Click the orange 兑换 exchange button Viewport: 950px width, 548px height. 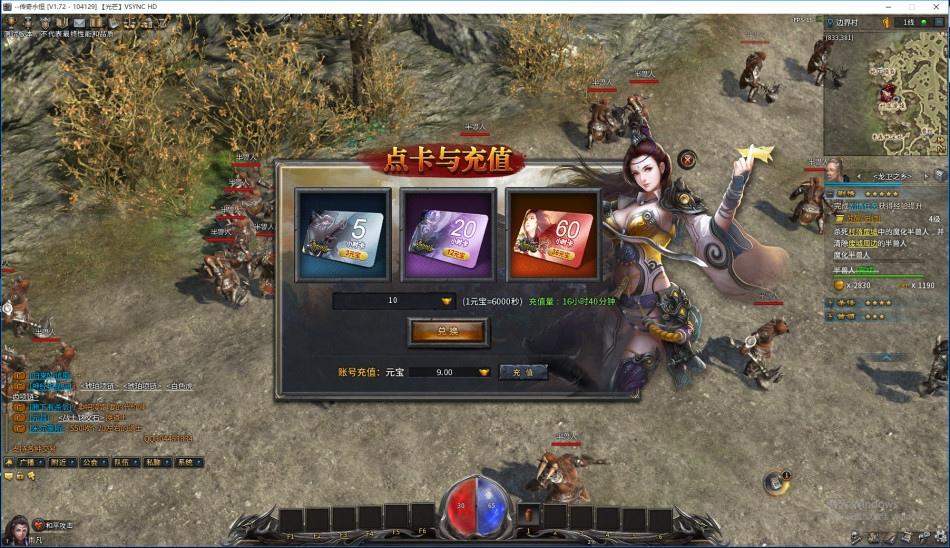[447, 332]
